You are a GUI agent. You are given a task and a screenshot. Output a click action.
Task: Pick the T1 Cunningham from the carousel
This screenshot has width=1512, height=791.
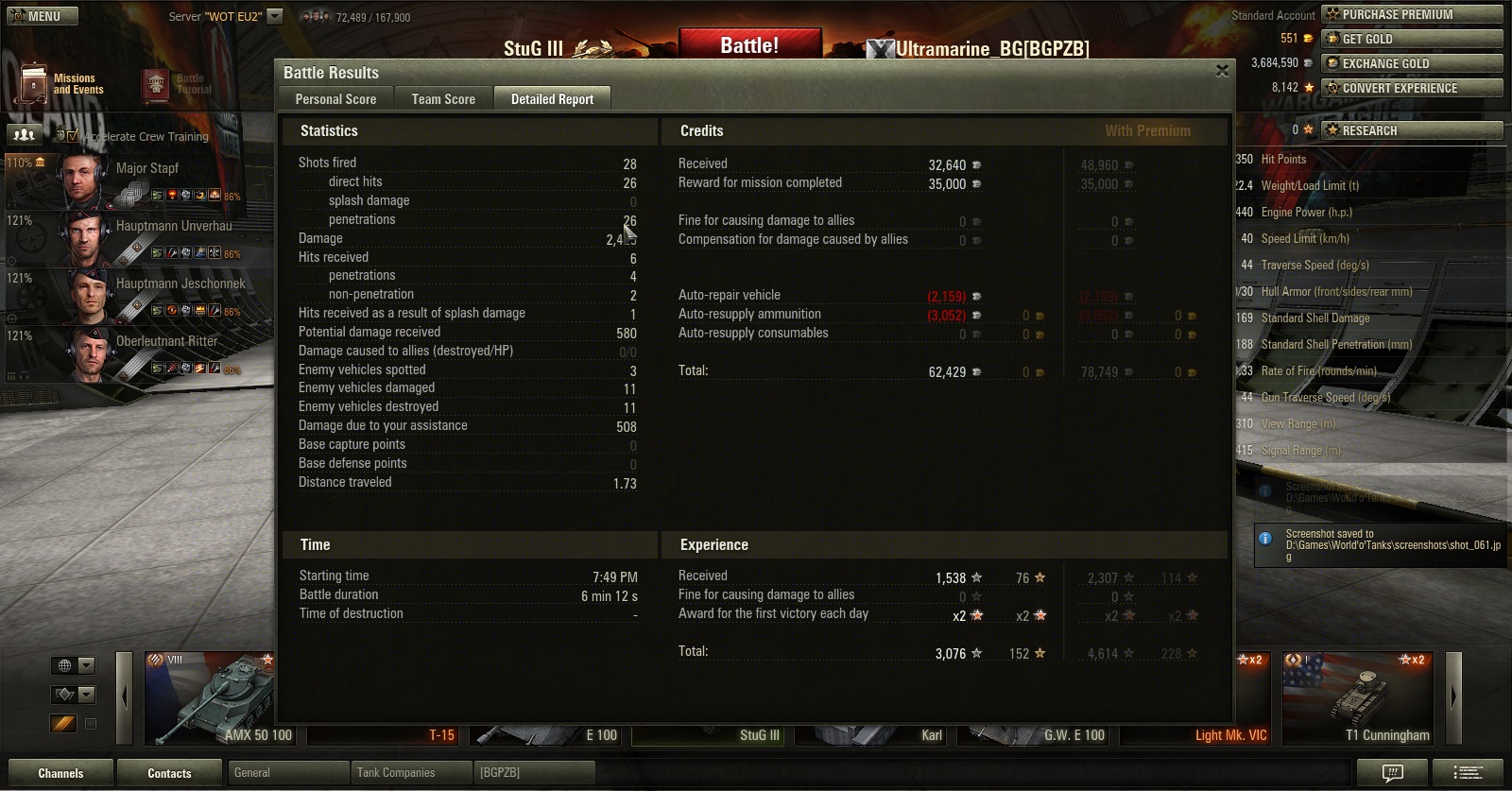pyautogui.click(x=1359, y=697)
